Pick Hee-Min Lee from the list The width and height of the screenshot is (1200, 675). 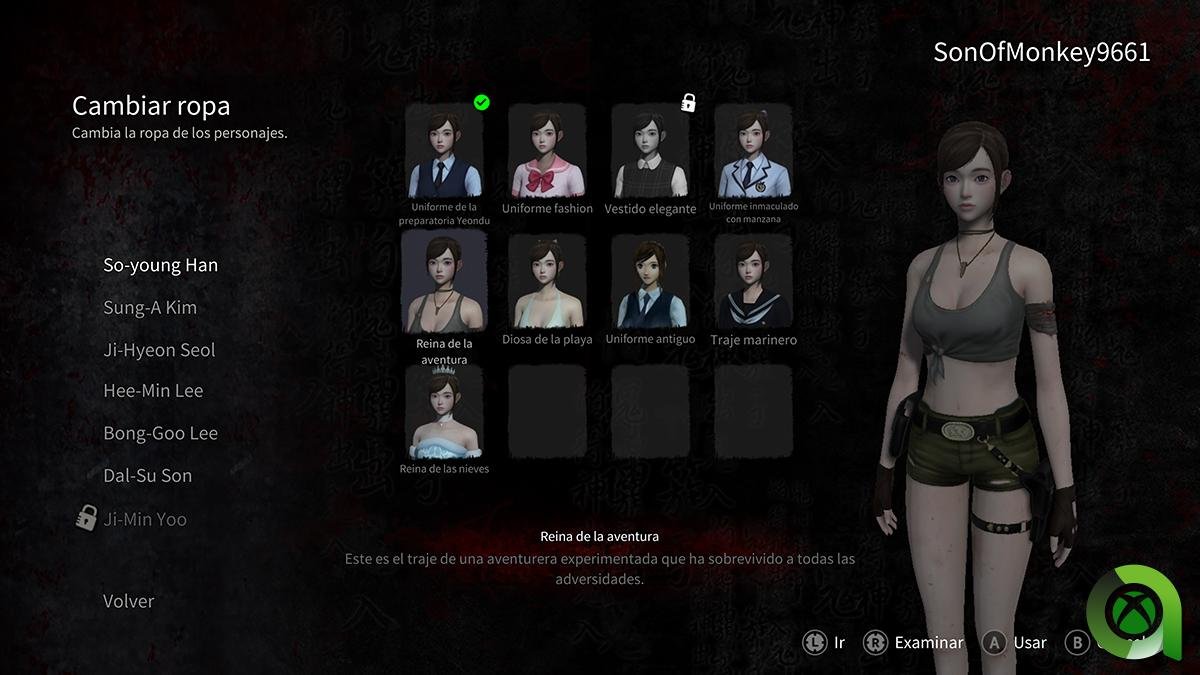tap(153, 391)
